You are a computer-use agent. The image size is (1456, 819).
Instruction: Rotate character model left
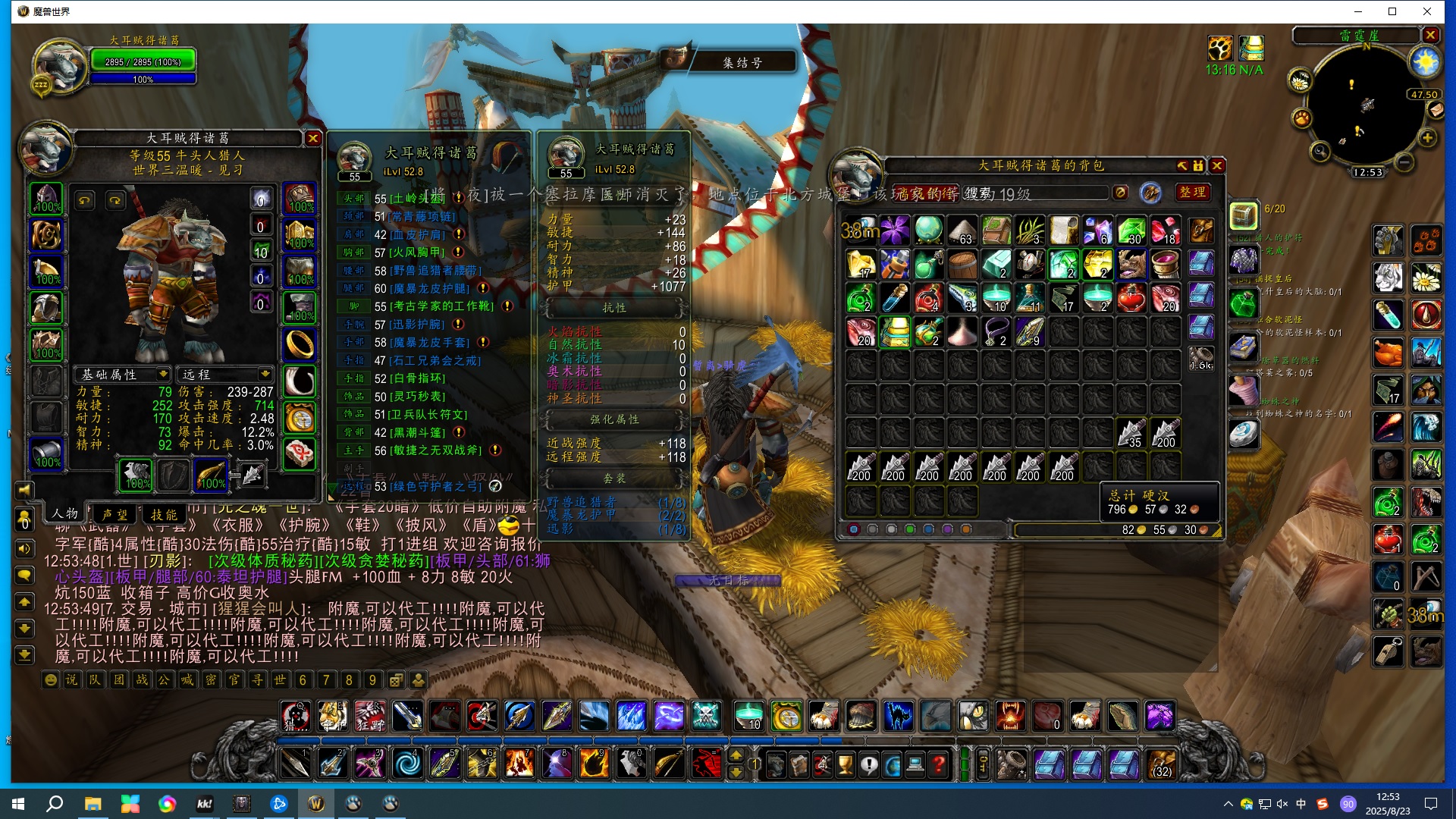tap(85, 200)
